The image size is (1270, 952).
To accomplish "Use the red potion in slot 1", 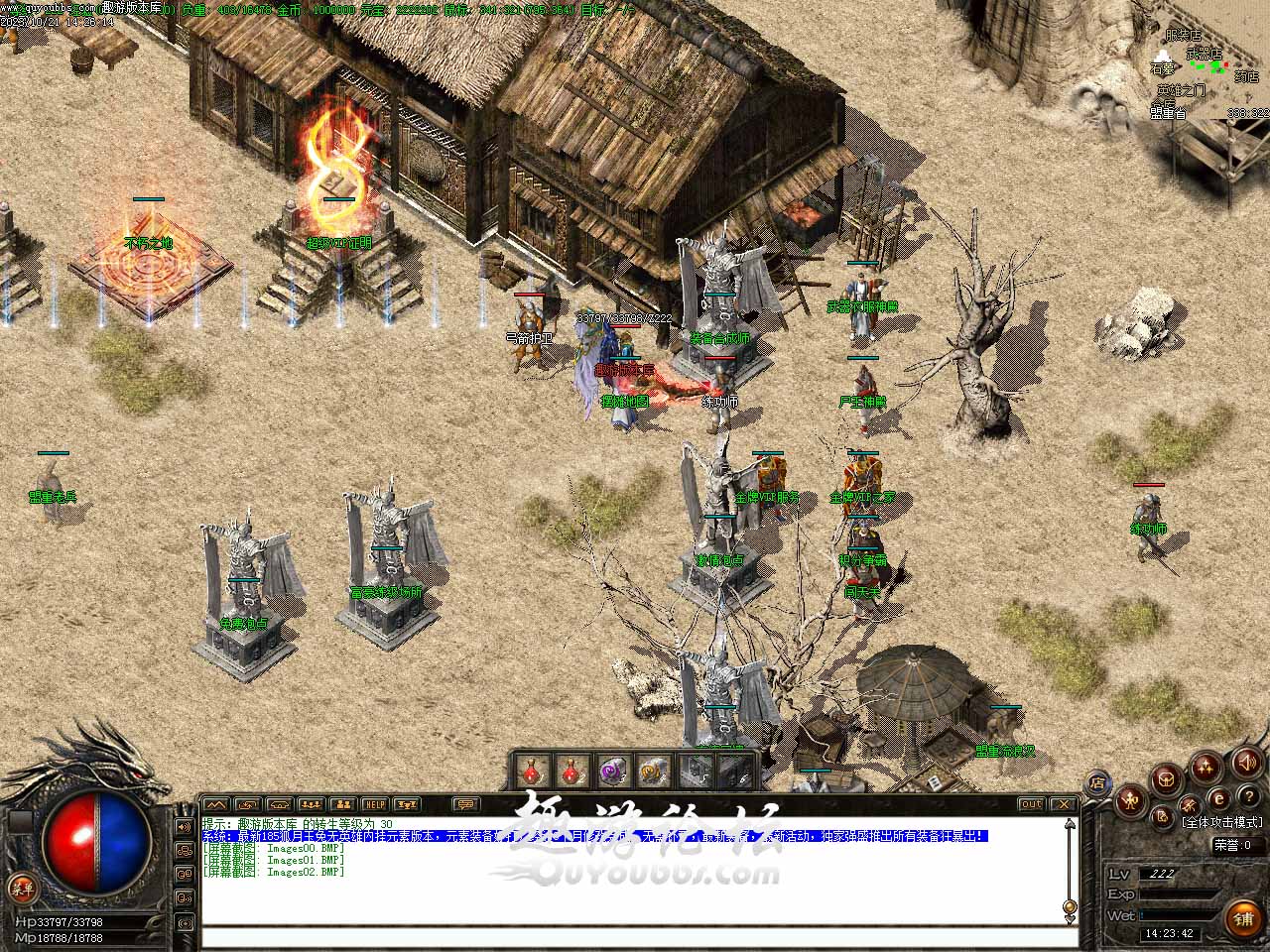I will tap(532, 770).
